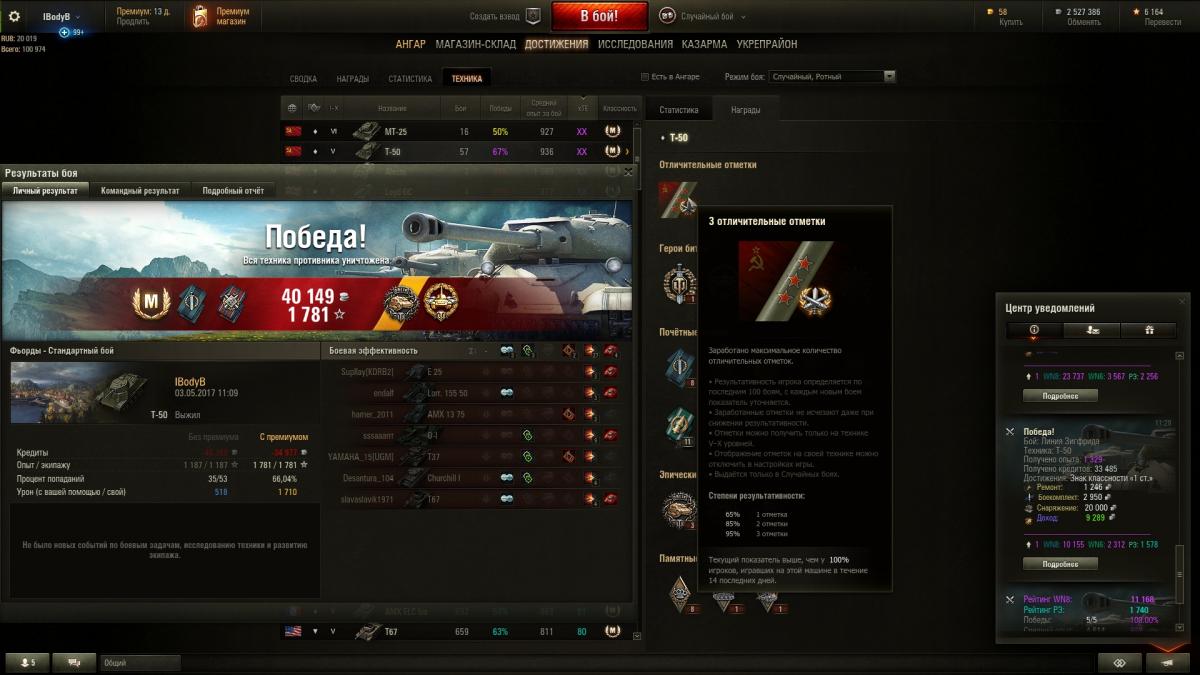The height and width of the screenshot is (675, 1200).
Task: Toggle the Есть в Ангаре checkbox
Action: [645, 77]
